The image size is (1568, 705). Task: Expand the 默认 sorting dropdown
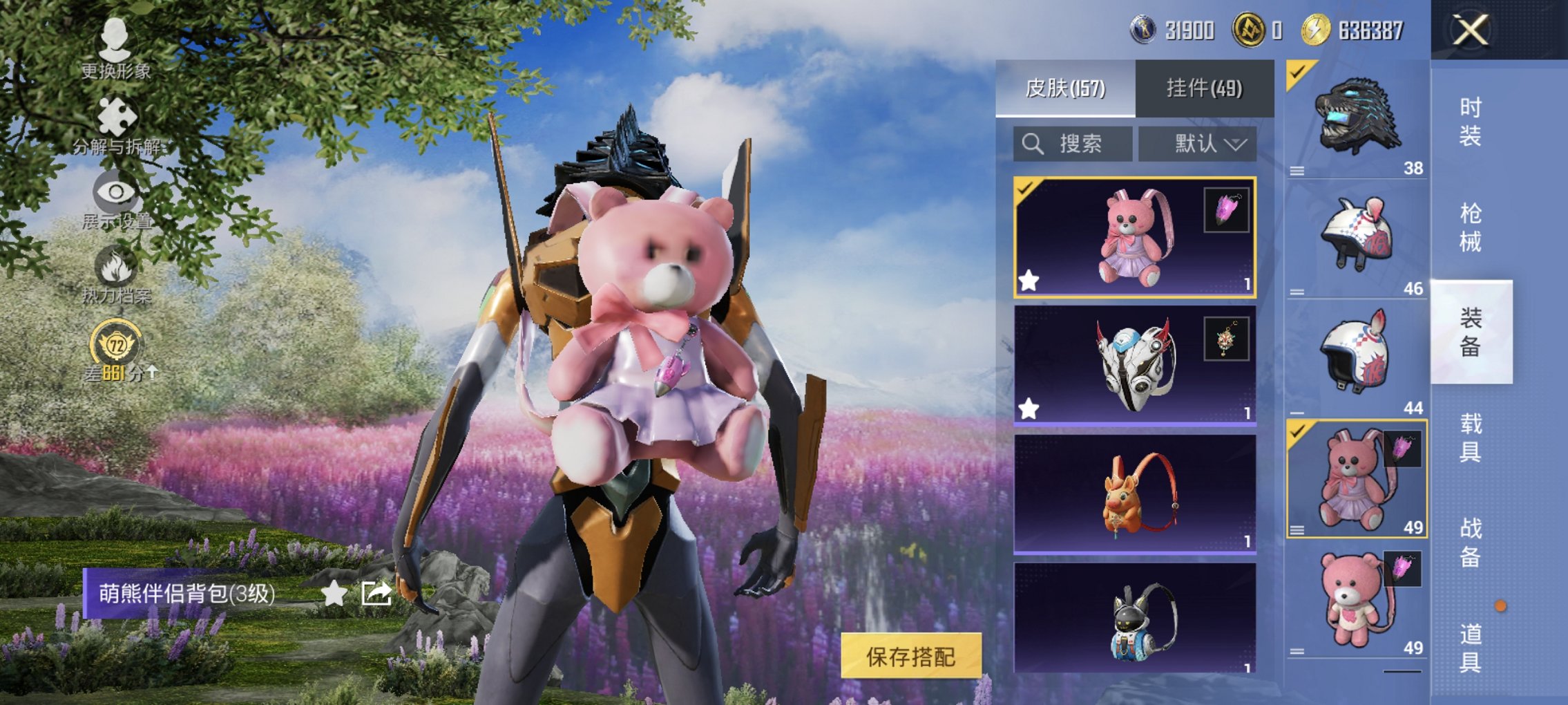[x=1209, y=143]
